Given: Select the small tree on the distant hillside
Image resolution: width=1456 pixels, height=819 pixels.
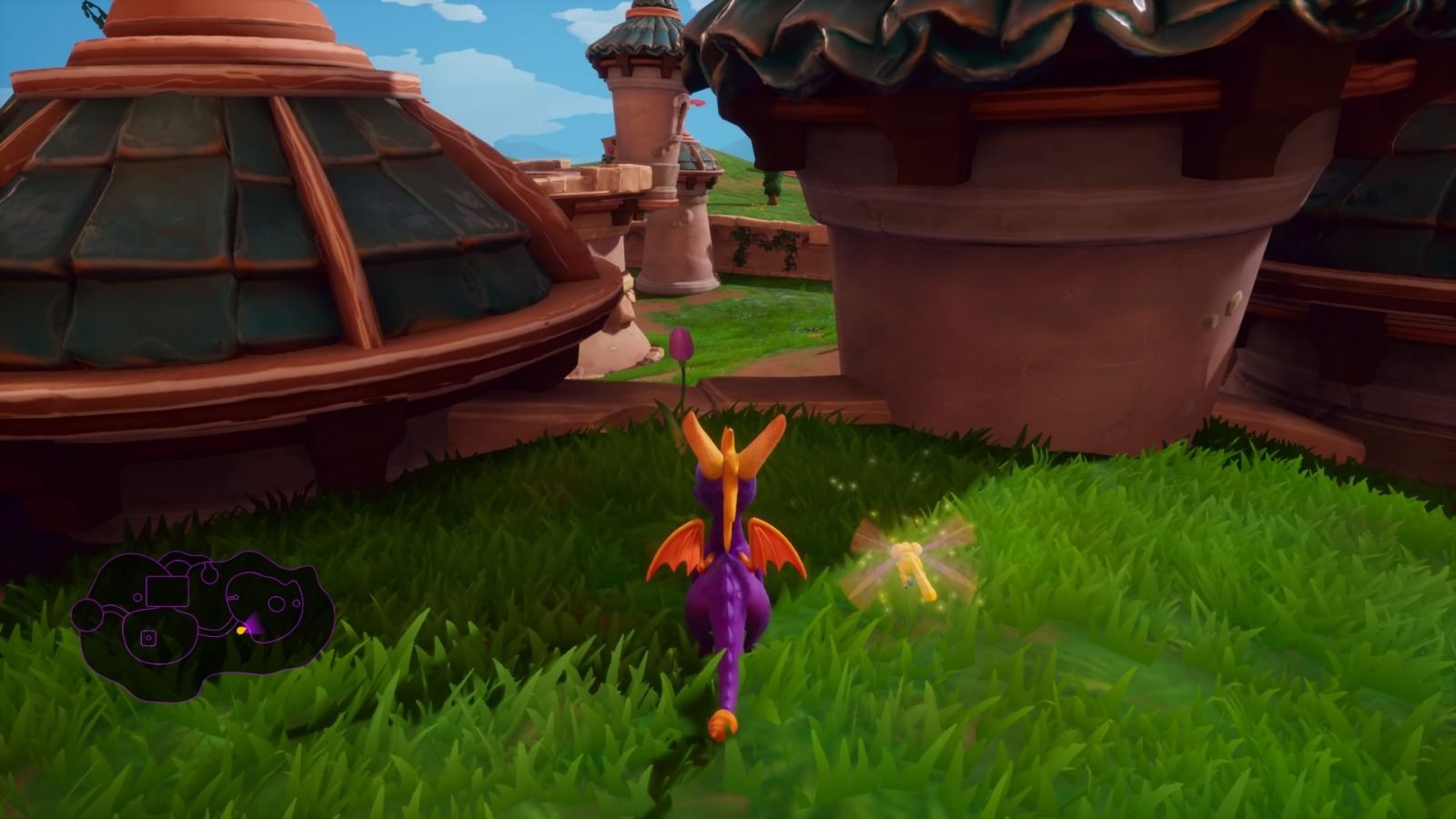Looking at the screenshot, I should (773, 188).
